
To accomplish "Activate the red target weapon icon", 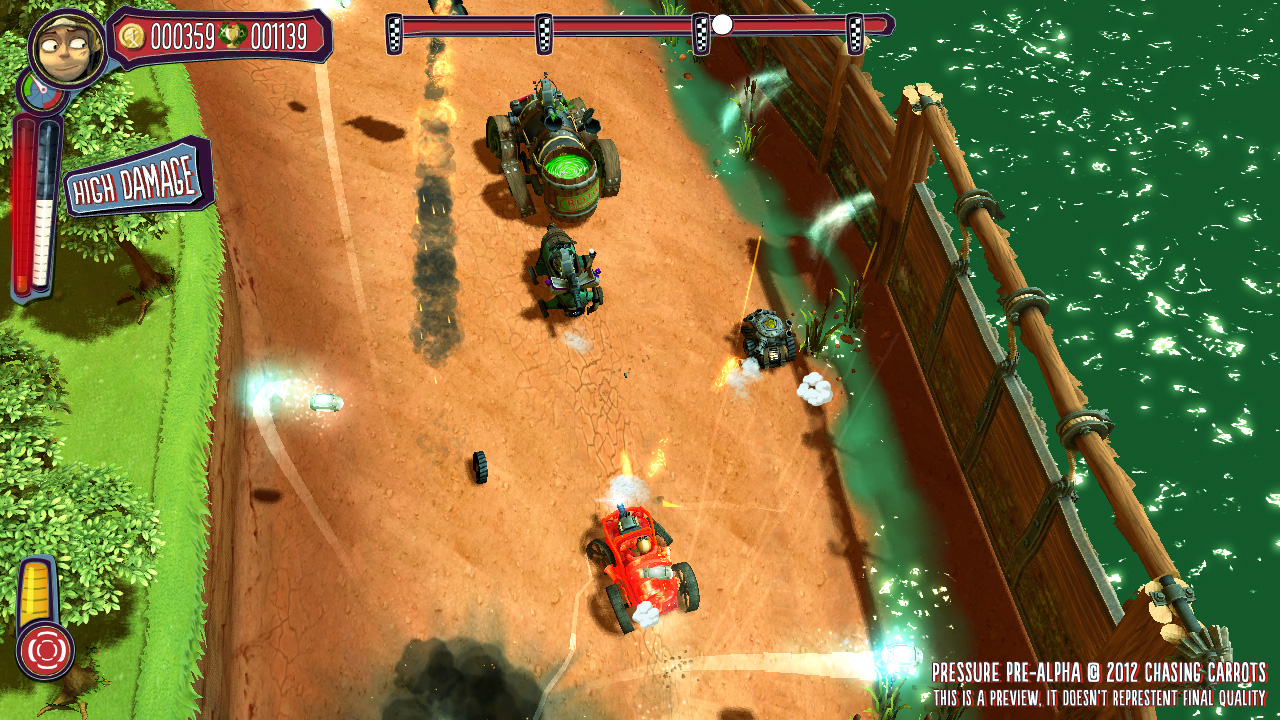I will click(45, 650).
